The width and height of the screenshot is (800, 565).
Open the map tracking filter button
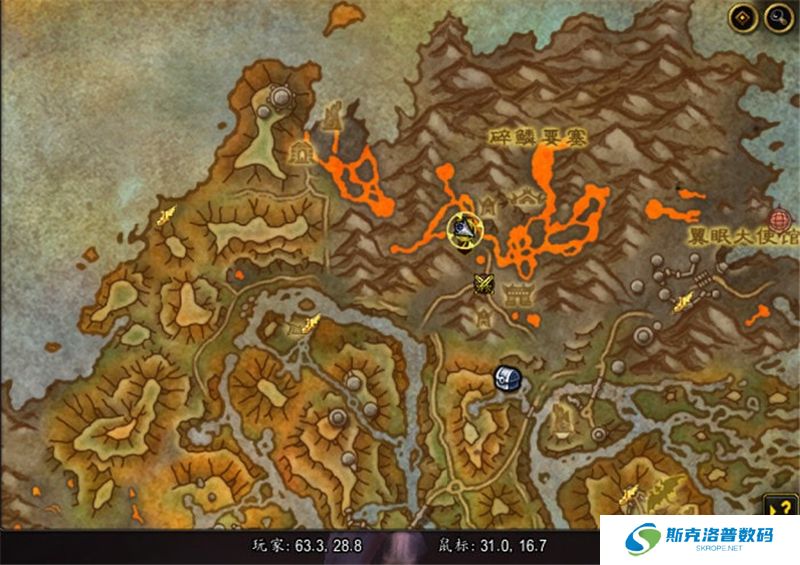click(x=742, y=16)
